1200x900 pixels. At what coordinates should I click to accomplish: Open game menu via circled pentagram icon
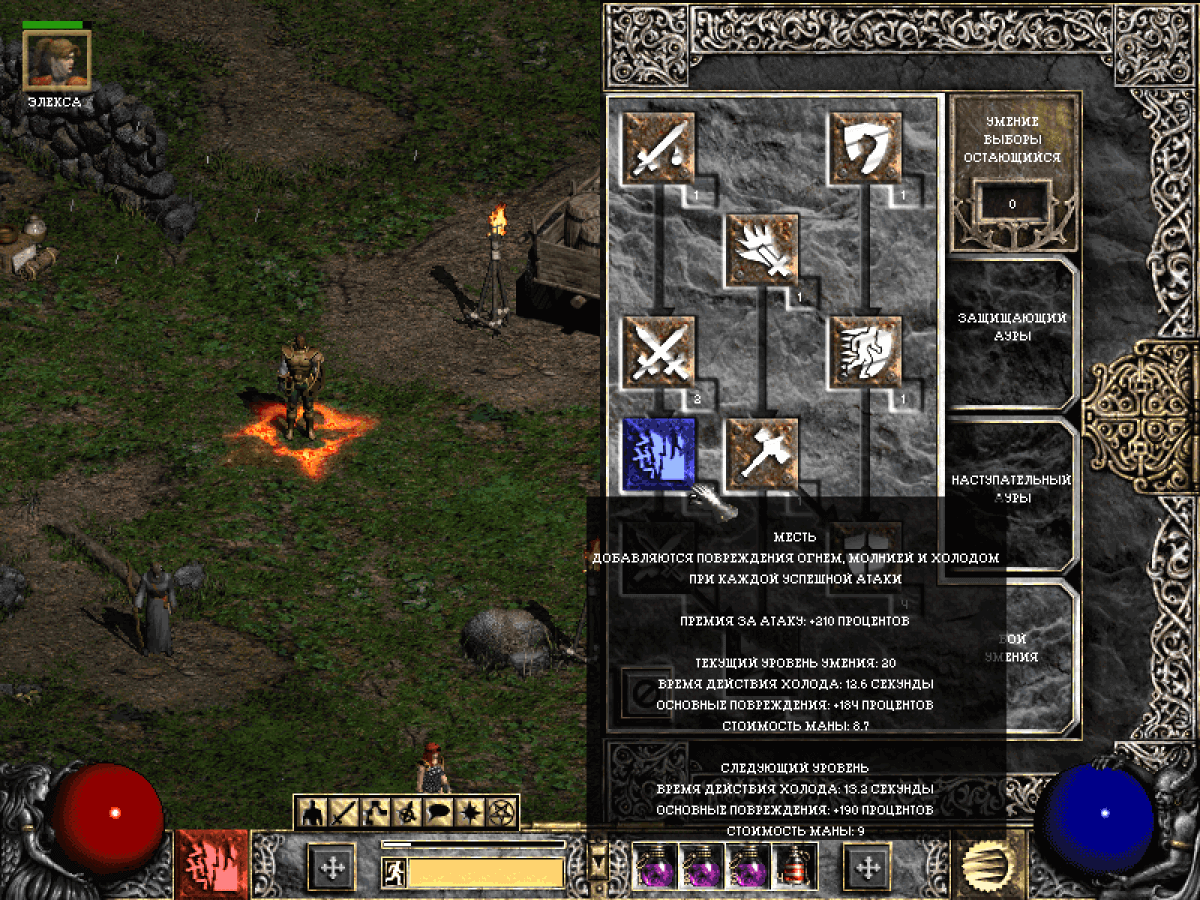click(501, 813)
